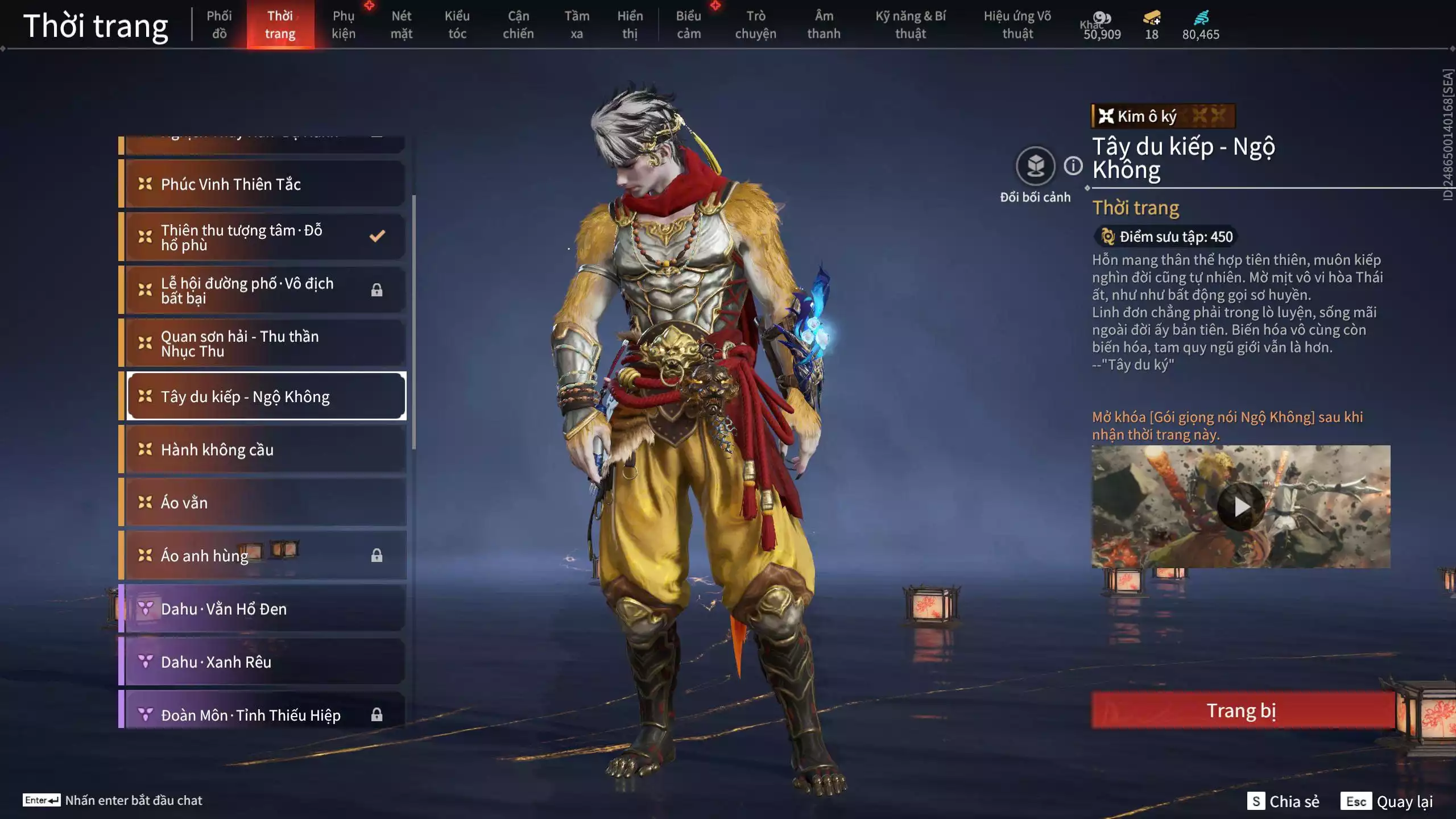
Task: Select the Phúc Vinh Thiên Tắc outfit
Action: (265, 184)
